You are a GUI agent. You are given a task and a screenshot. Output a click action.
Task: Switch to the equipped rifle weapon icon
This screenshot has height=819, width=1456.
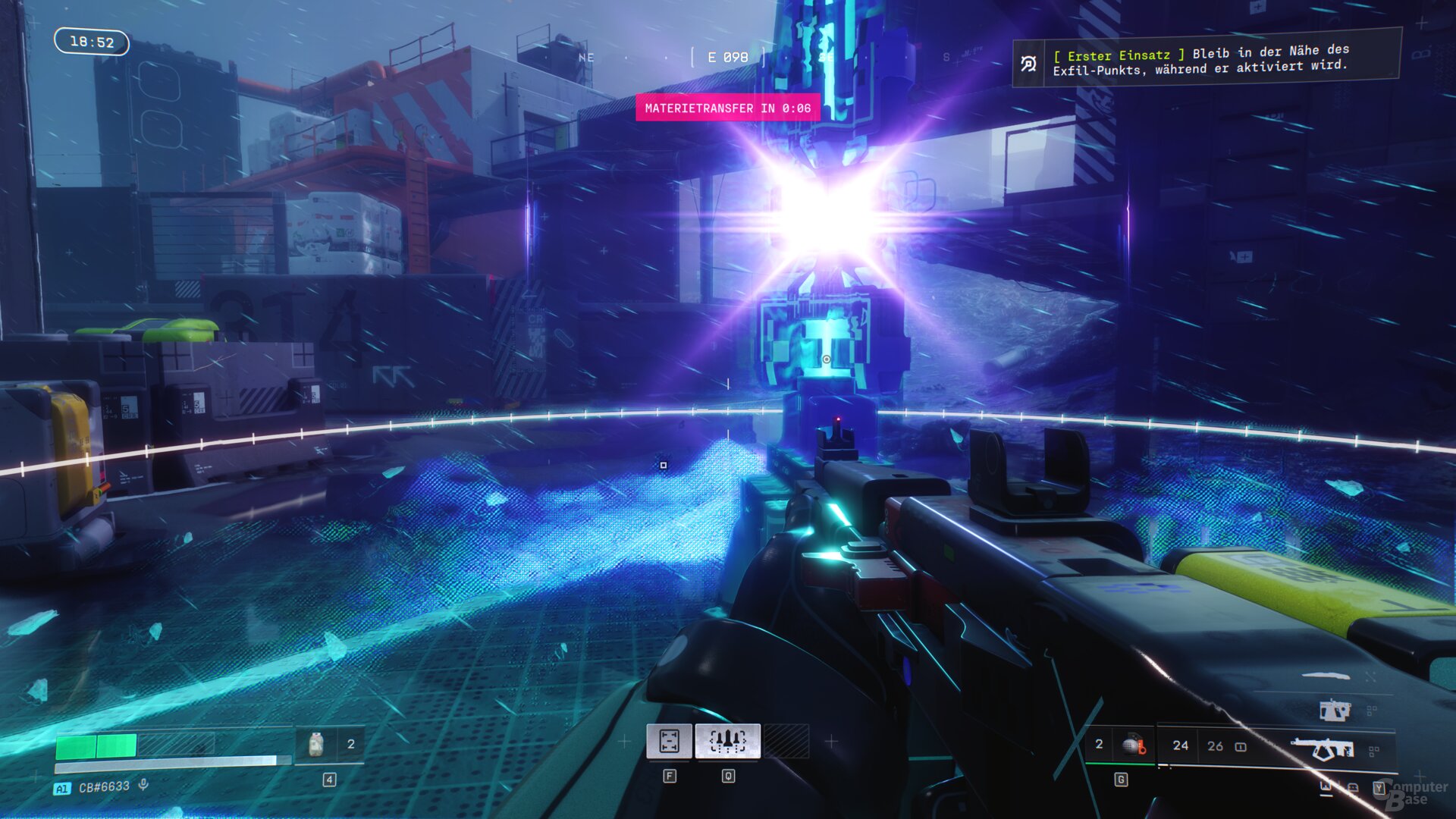coord(1322,749)
